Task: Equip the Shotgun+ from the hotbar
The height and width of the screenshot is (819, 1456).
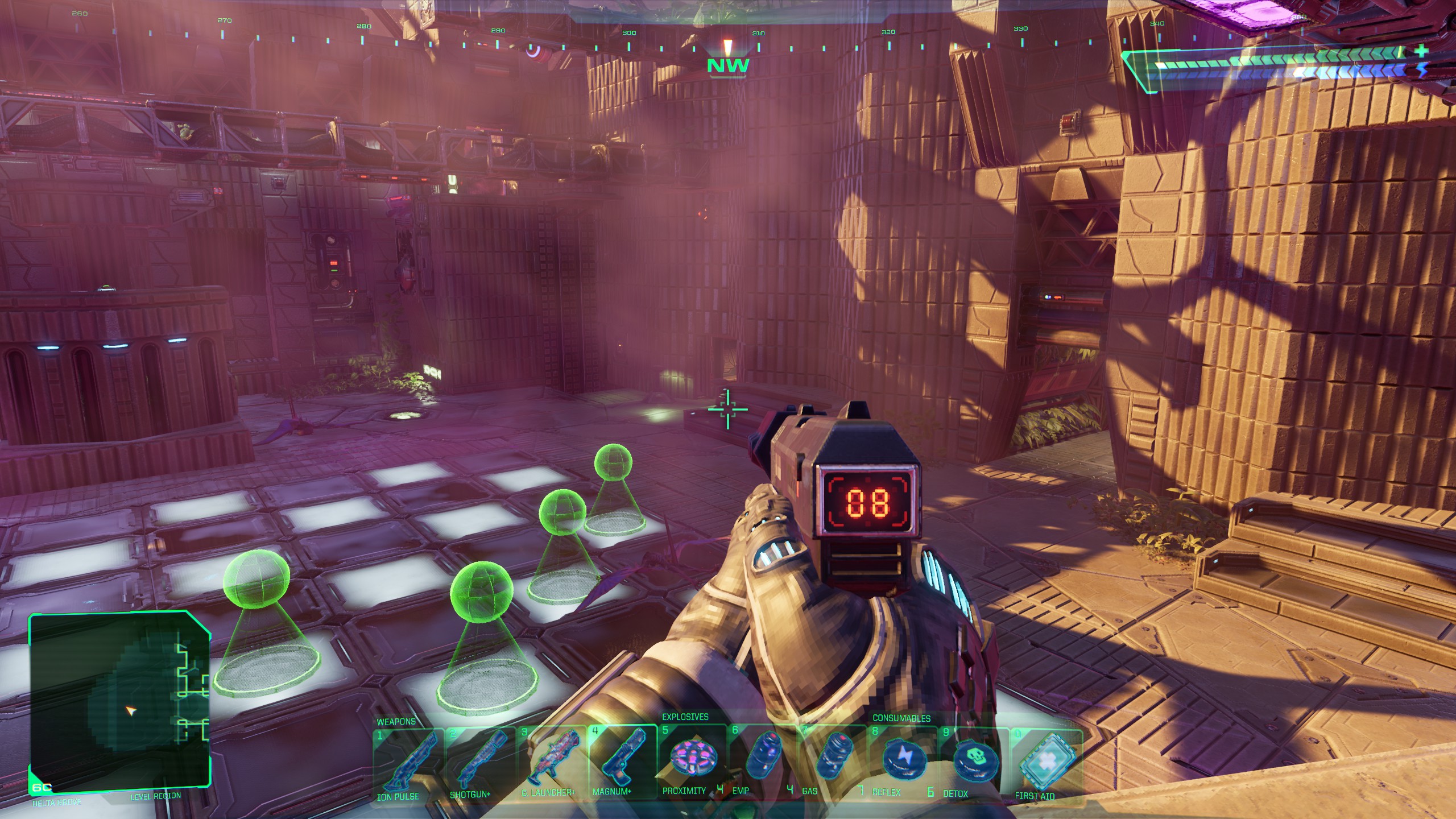Action: tap(479, 760)
